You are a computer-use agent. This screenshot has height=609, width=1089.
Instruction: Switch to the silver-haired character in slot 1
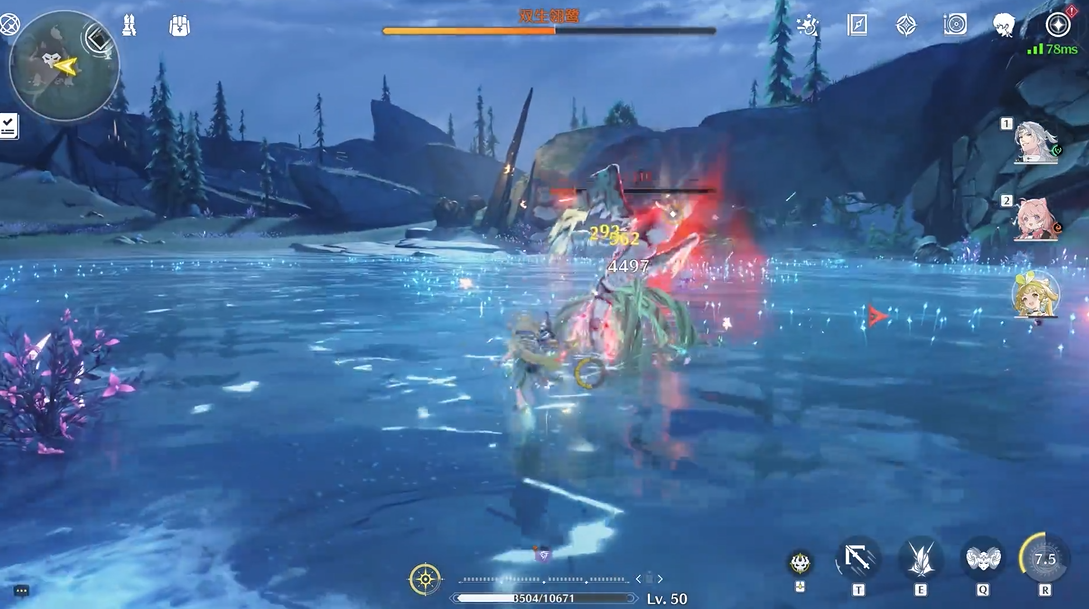pyautogui.click(x=1037, y=142)
